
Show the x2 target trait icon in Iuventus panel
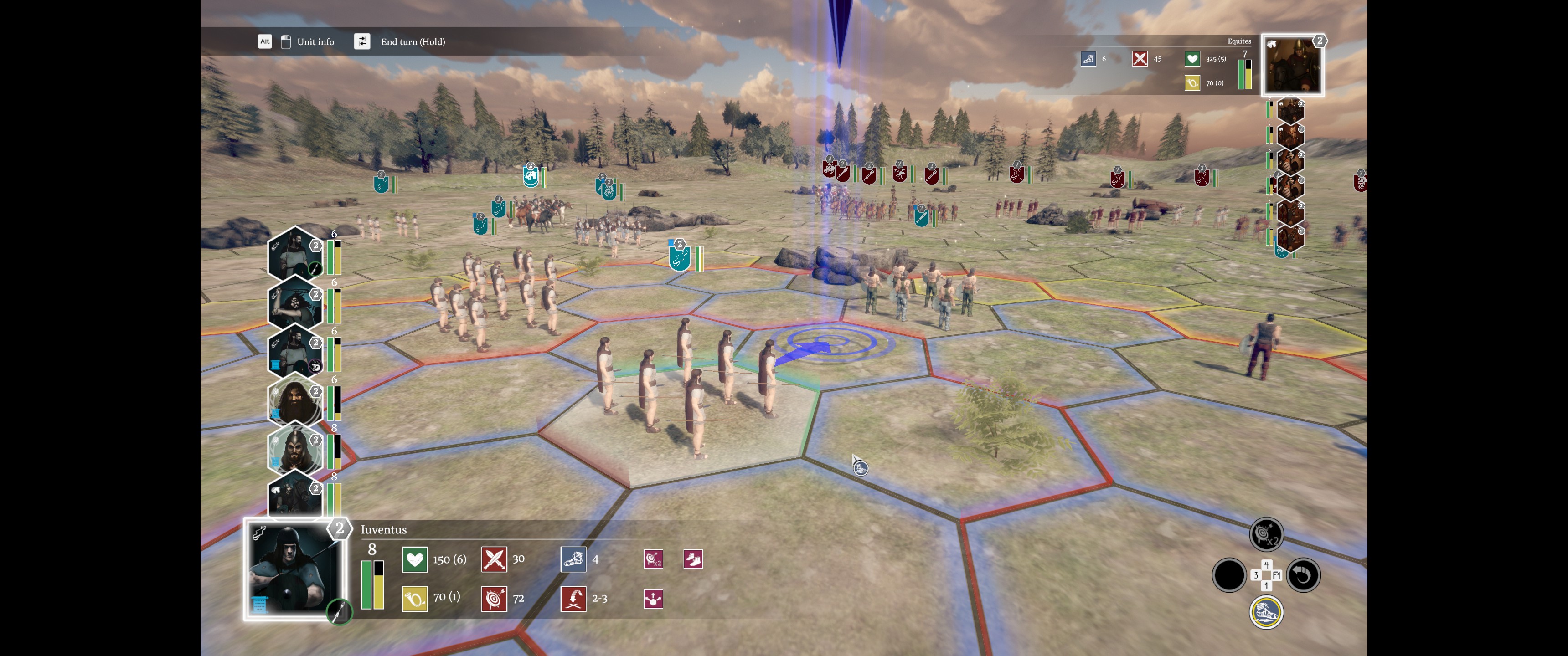point(653,559)
